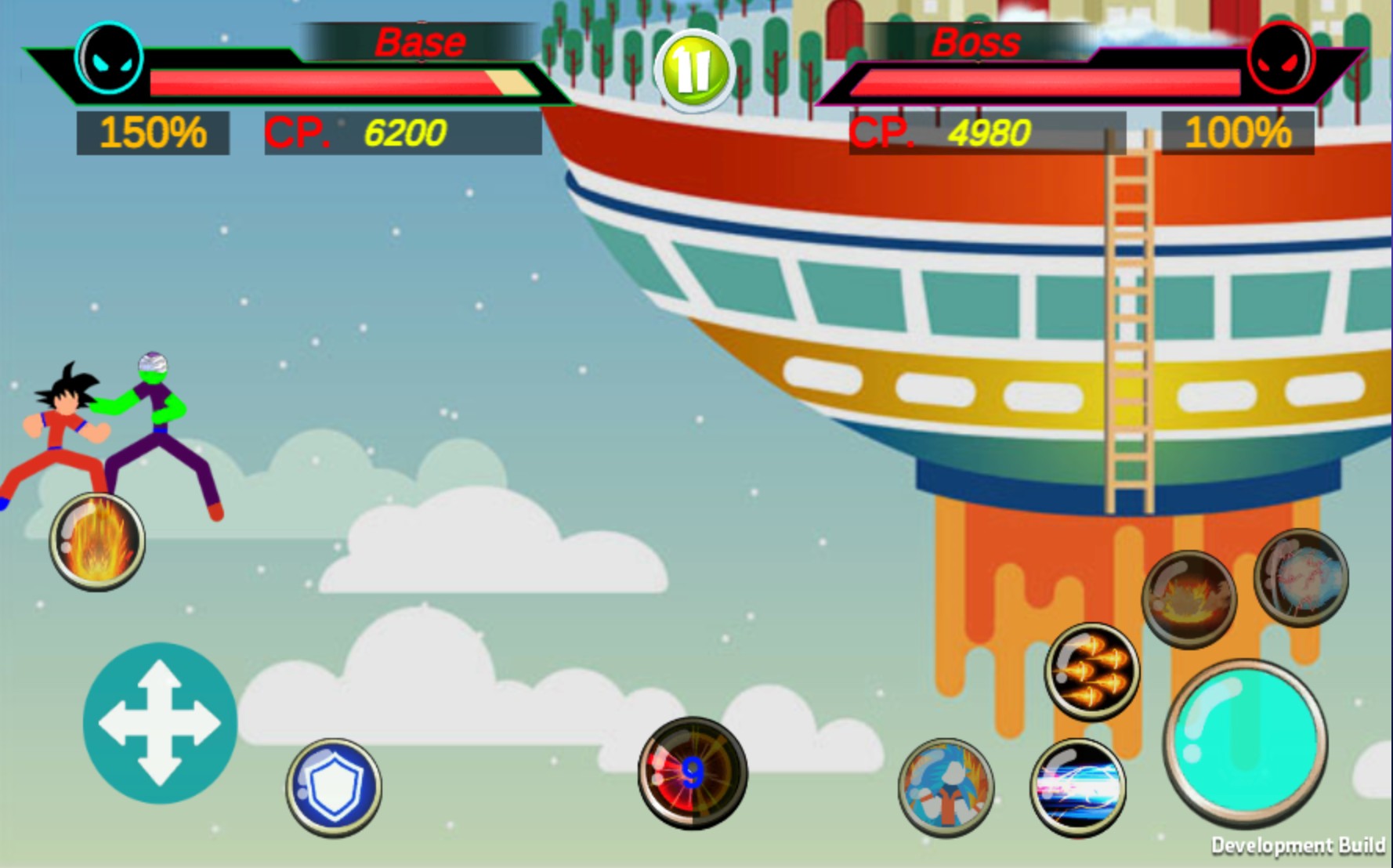Tap the up arrow on the movement pad

pyautogui.click(x=161, y=685)
